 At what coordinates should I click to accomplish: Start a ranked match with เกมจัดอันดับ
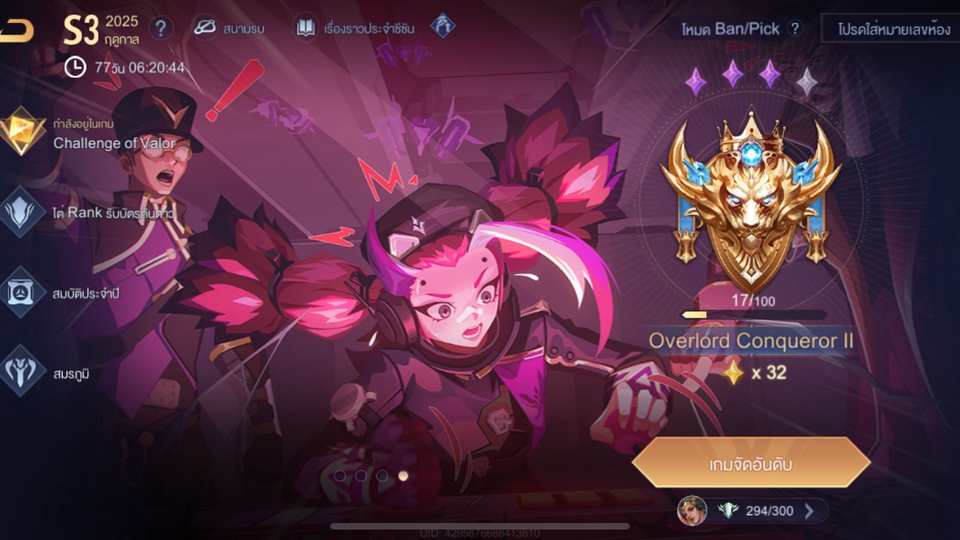point(750,462)
